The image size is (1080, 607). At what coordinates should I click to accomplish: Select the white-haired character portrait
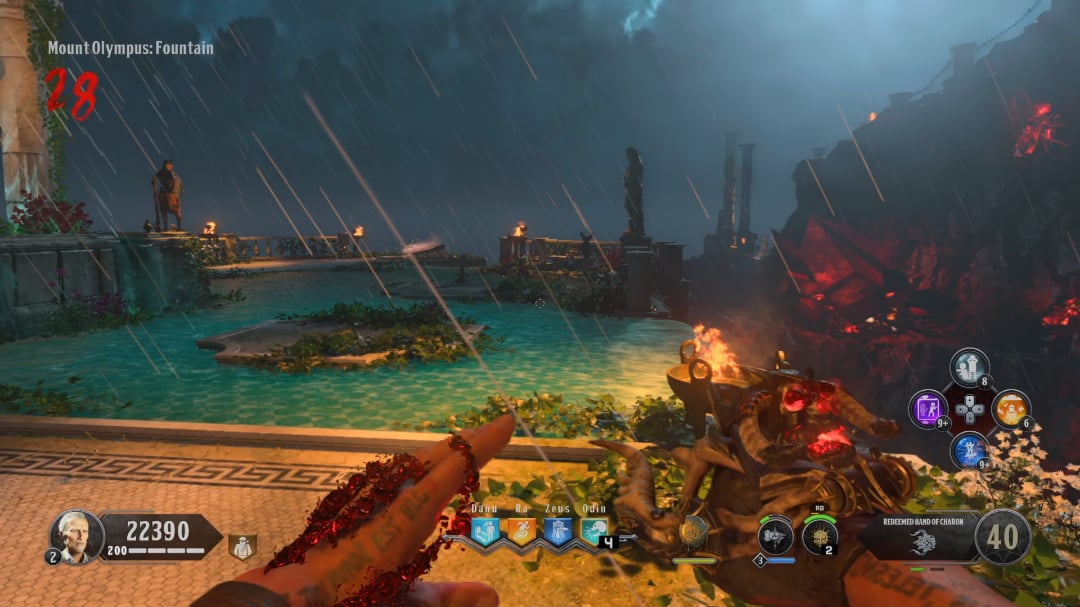coord(77,536)
